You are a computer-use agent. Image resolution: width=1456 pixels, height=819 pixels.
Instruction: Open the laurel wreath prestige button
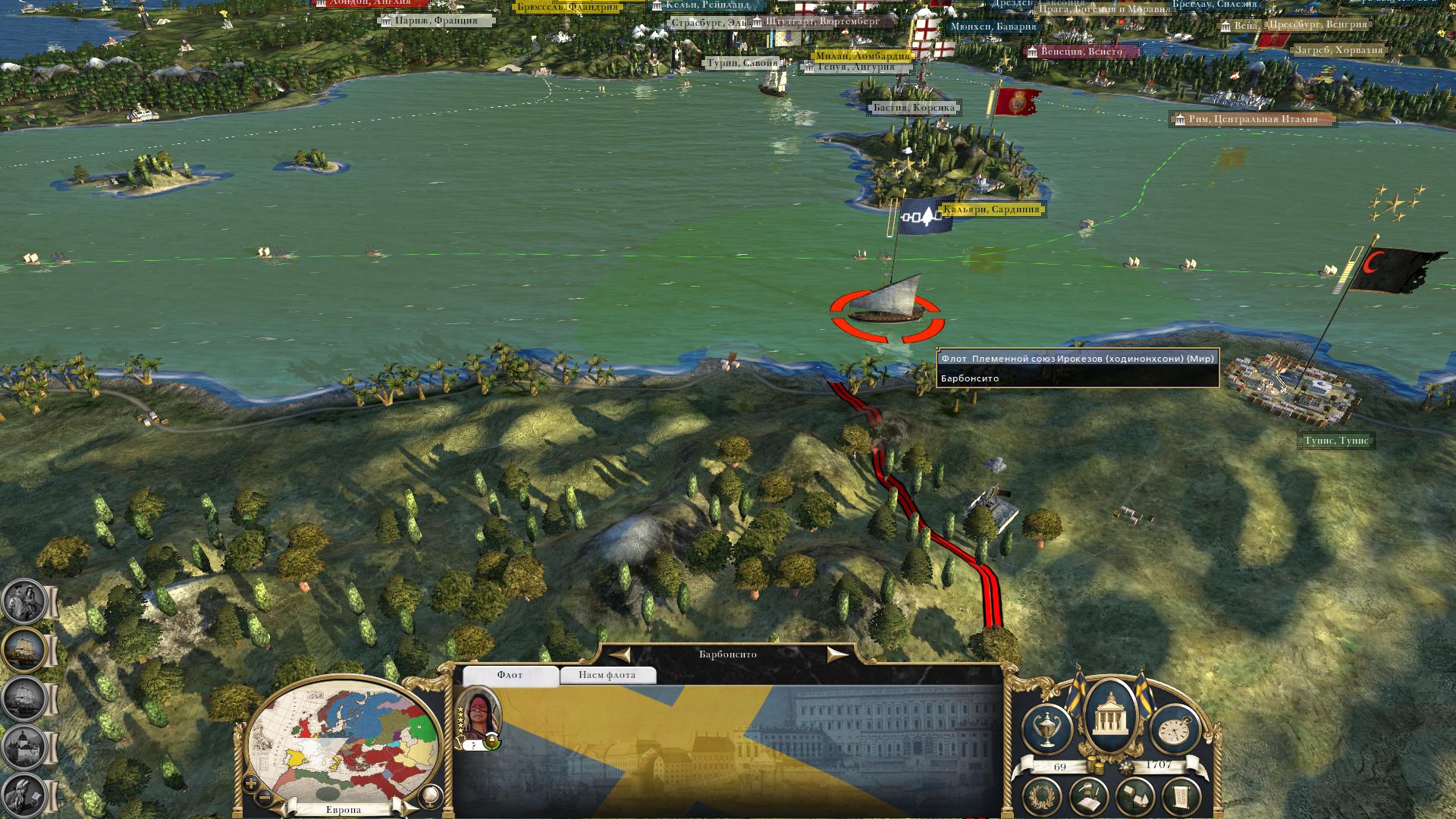click(1043, 798)
